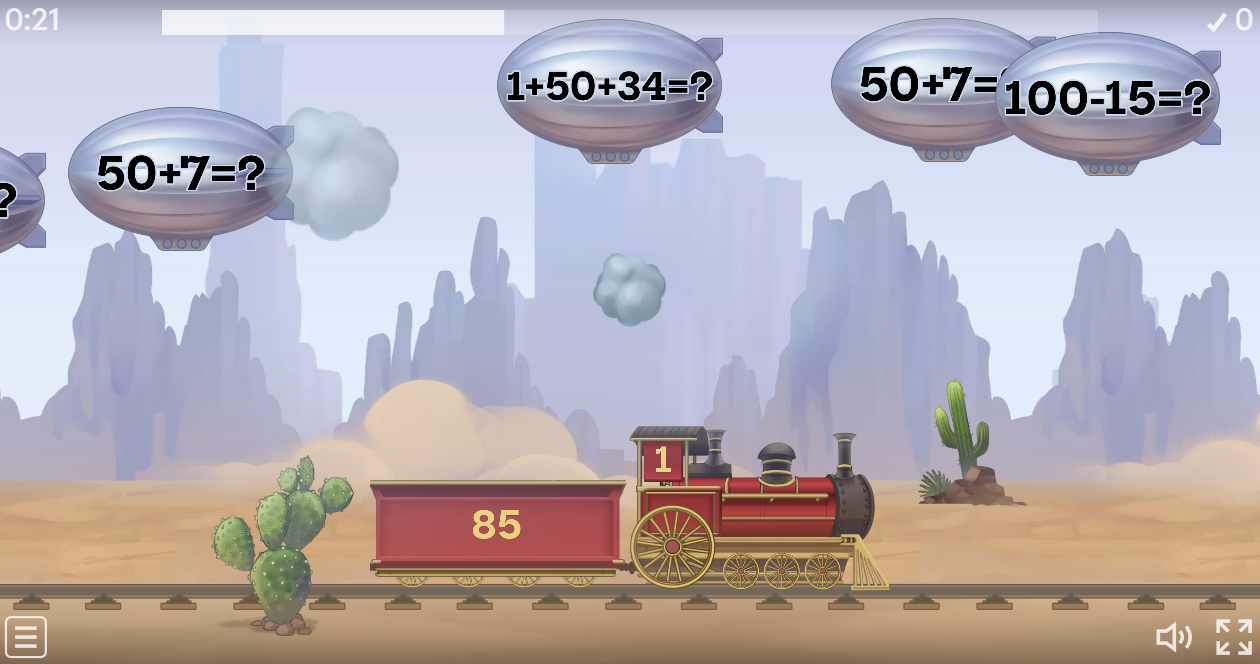Enter fullscreen mode
The width and height of the screenshot is (1260, 664).
[1233, 637]
